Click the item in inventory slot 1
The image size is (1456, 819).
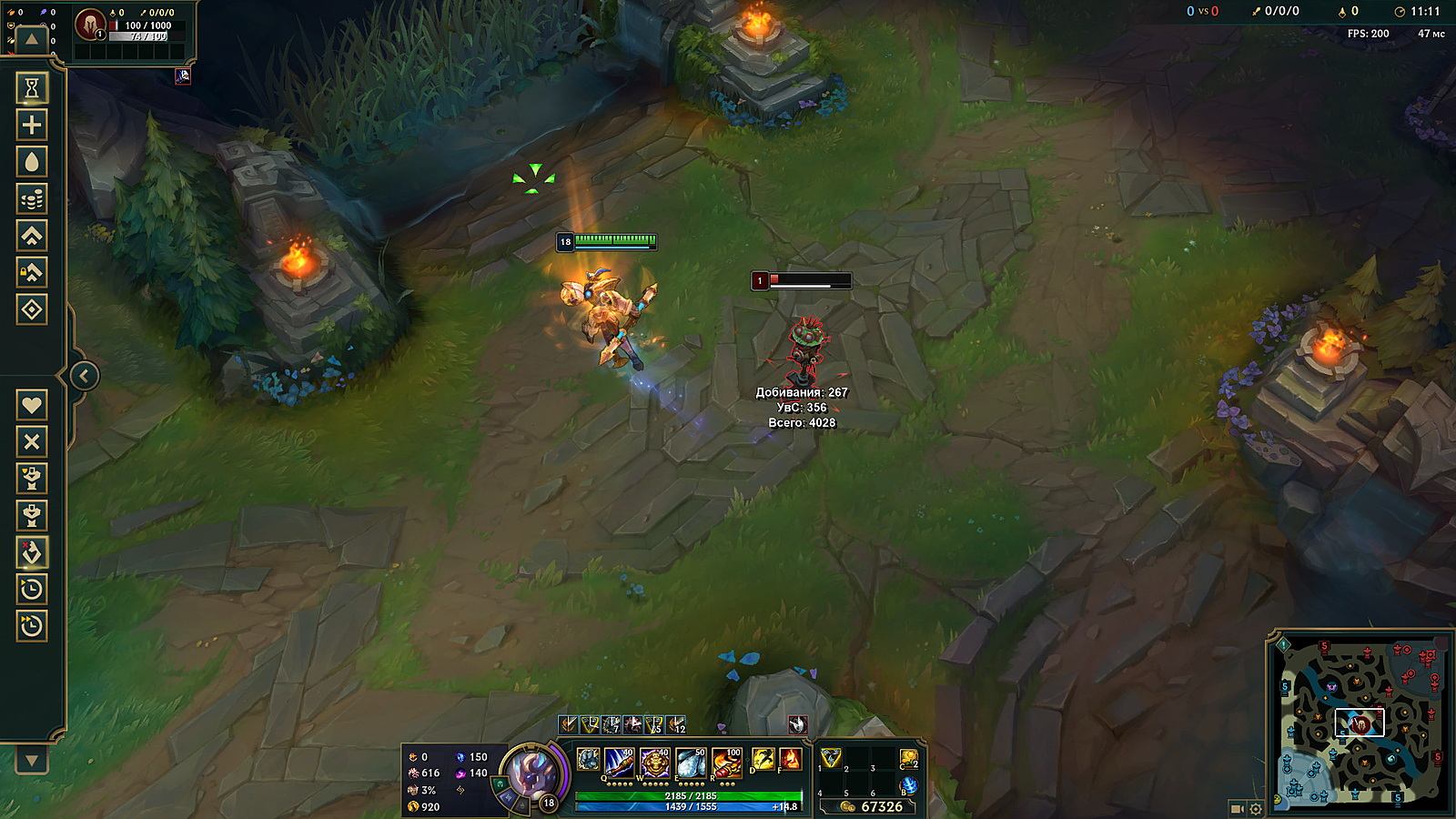pos(831,758)
